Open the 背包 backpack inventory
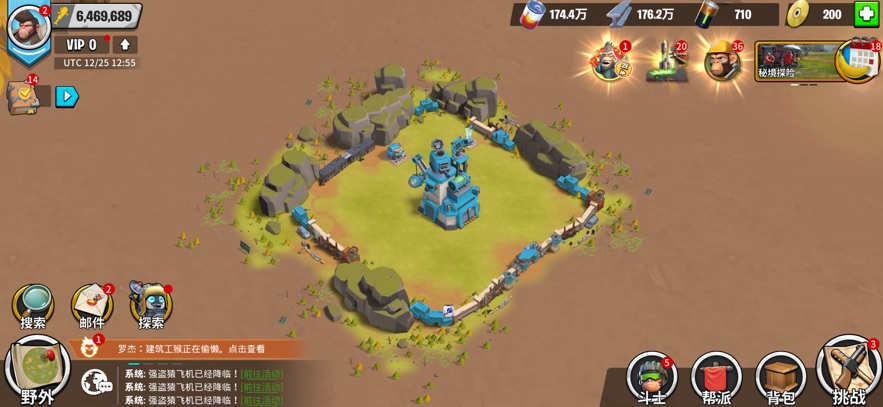This screenshot has height=407, width=883. (x=781, y=378)
